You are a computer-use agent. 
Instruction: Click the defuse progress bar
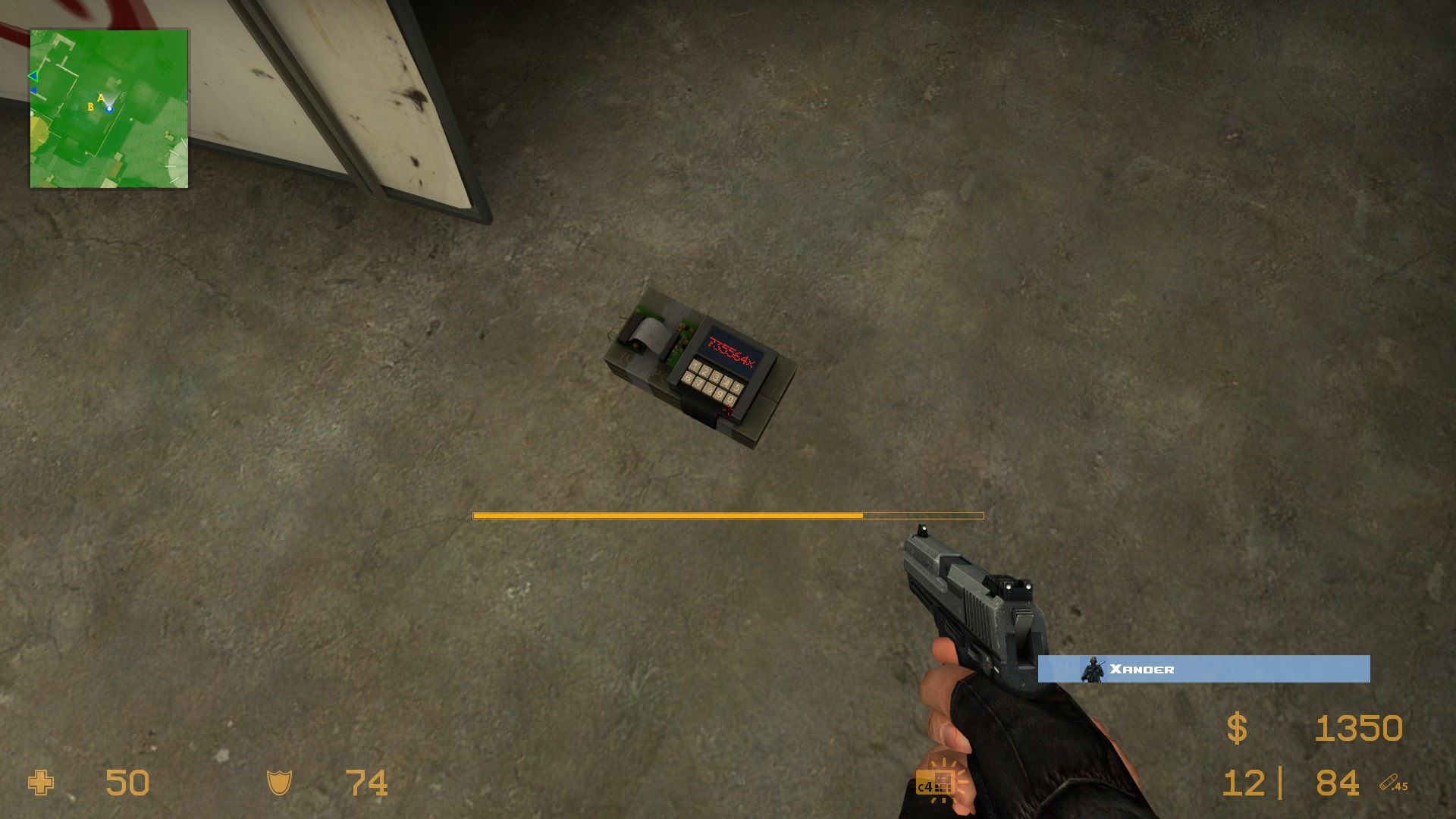click(728, 515)
